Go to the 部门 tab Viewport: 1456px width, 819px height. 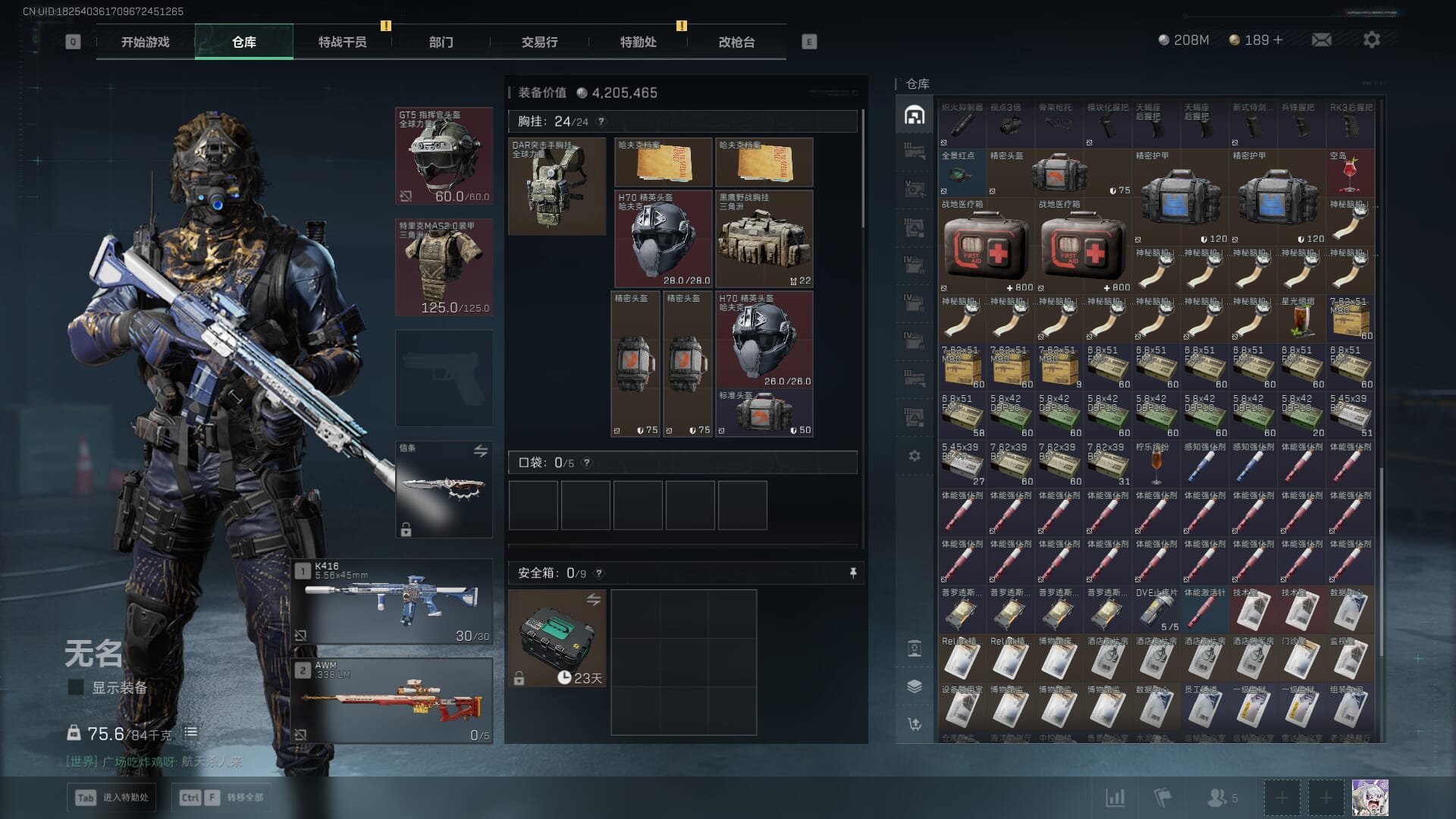tap(441, 42)
